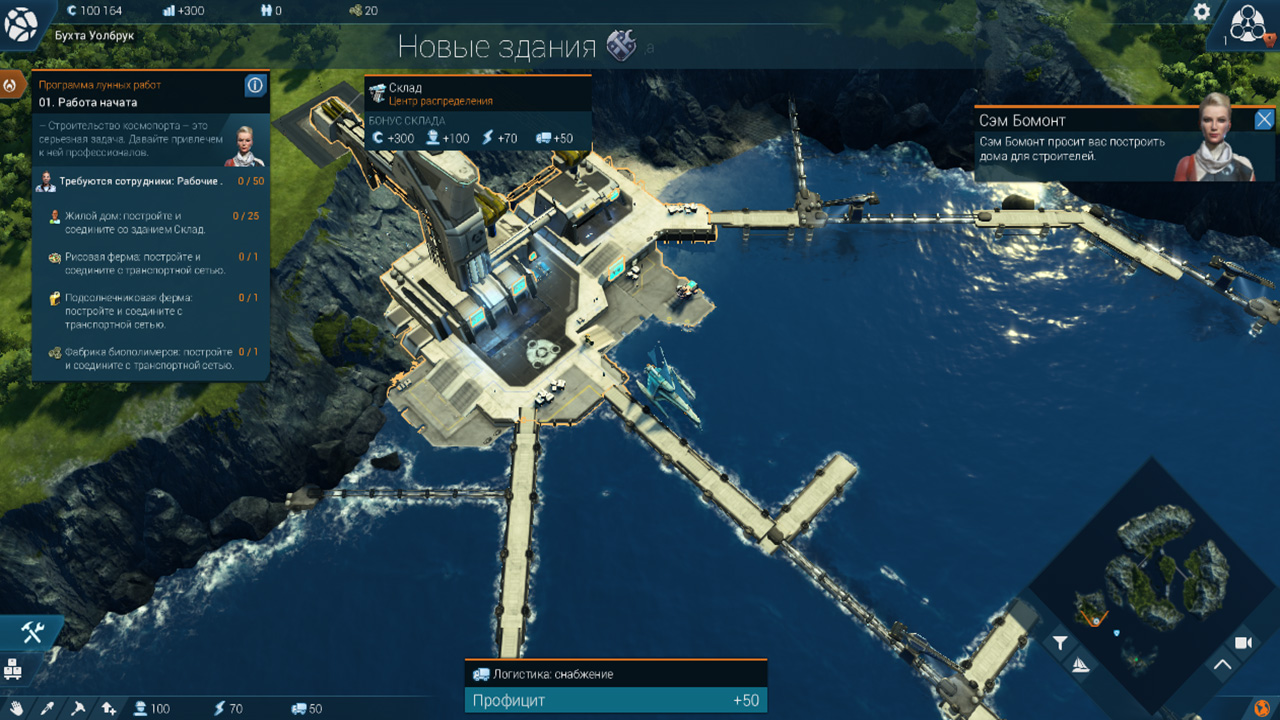Select the hand move tool
Viewport: 1280px width, 720px height.
tap(16, 708)
